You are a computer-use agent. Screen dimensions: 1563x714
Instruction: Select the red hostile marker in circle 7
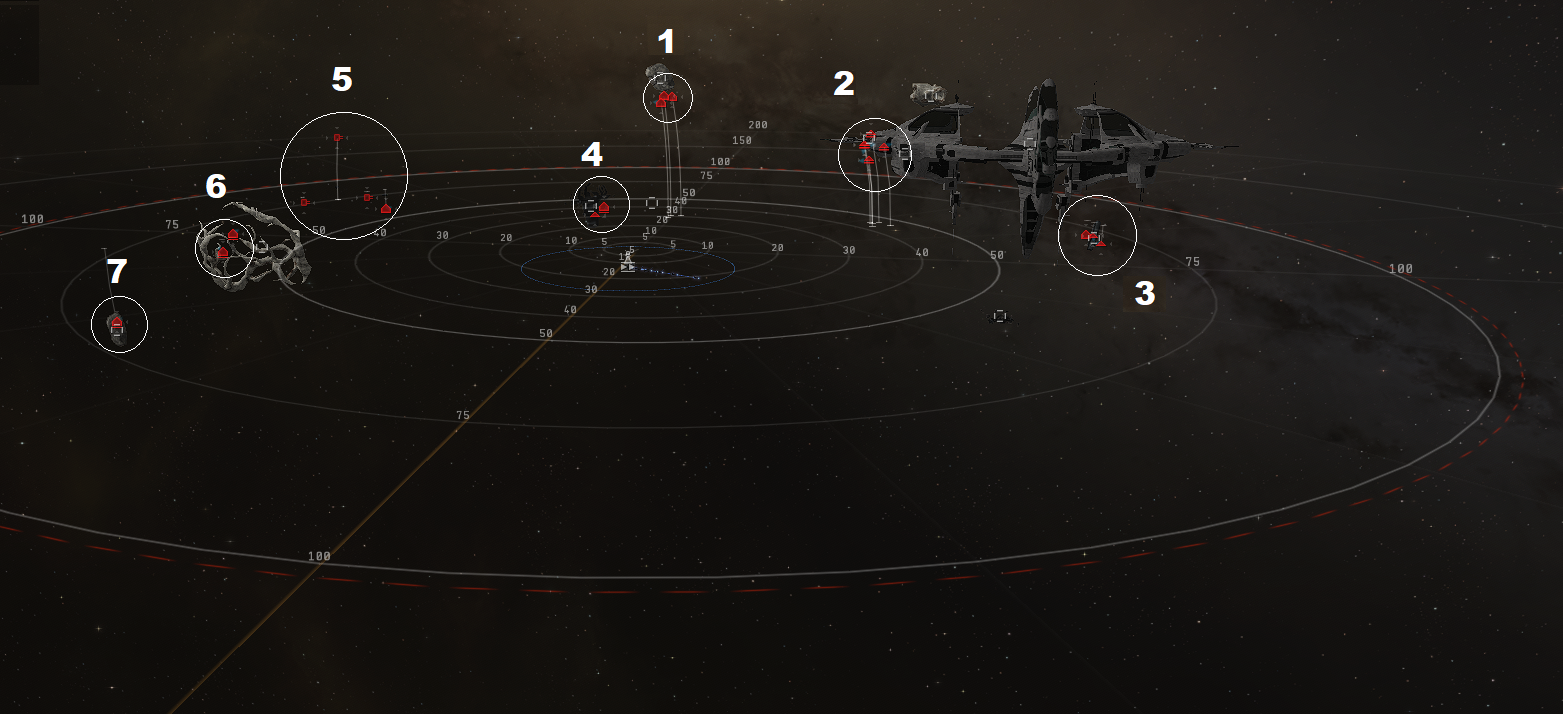click(x=116, y=320)
